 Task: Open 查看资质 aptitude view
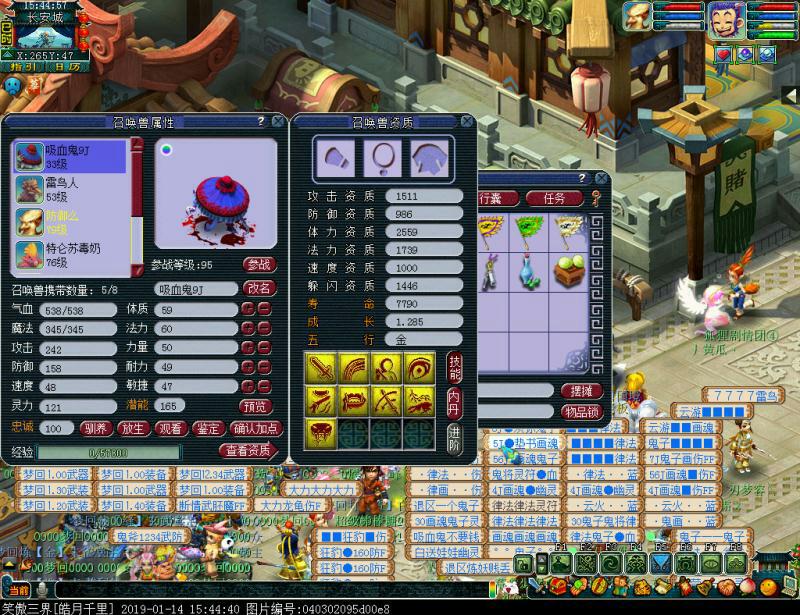[247, 450]
